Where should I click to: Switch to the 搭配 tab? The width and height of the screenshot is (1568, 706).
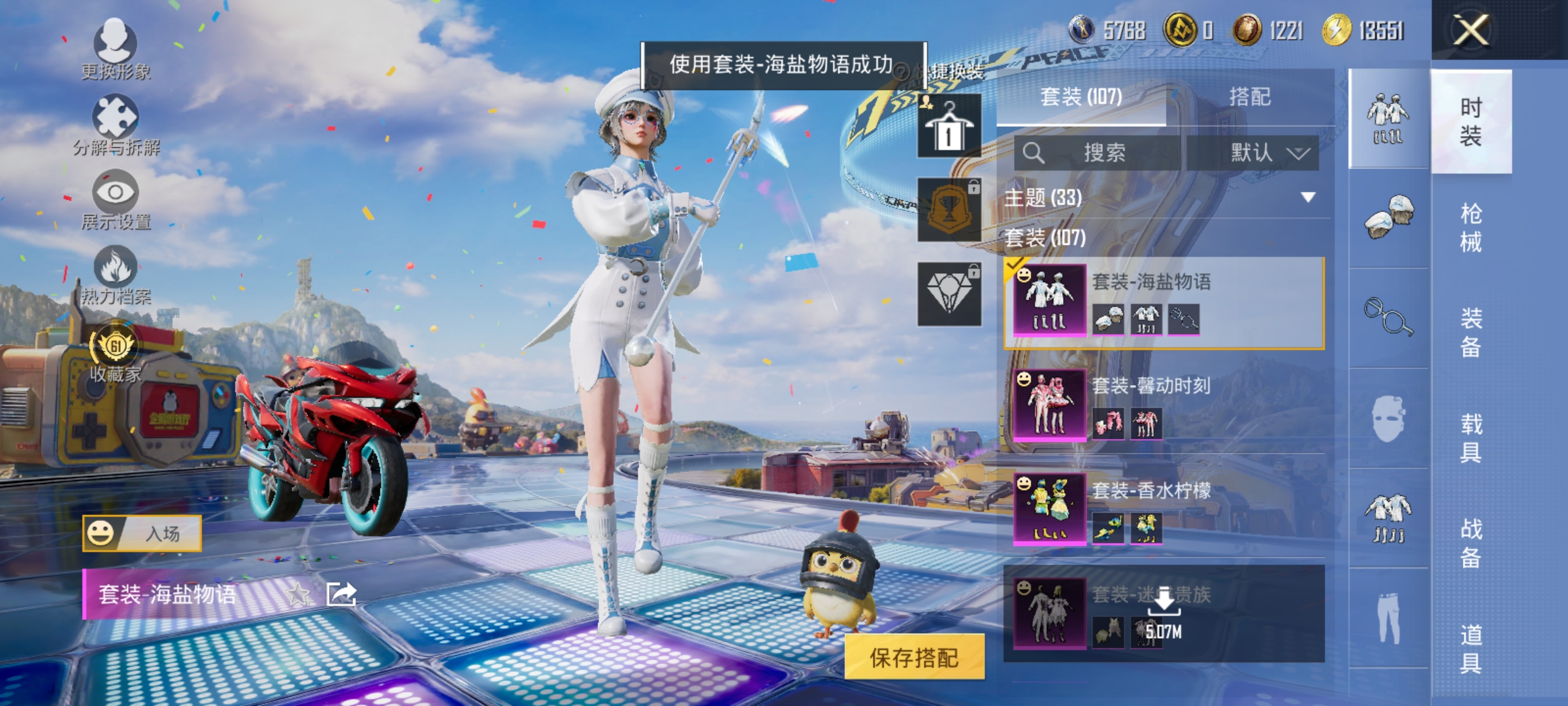click(x=1250, y=97)
